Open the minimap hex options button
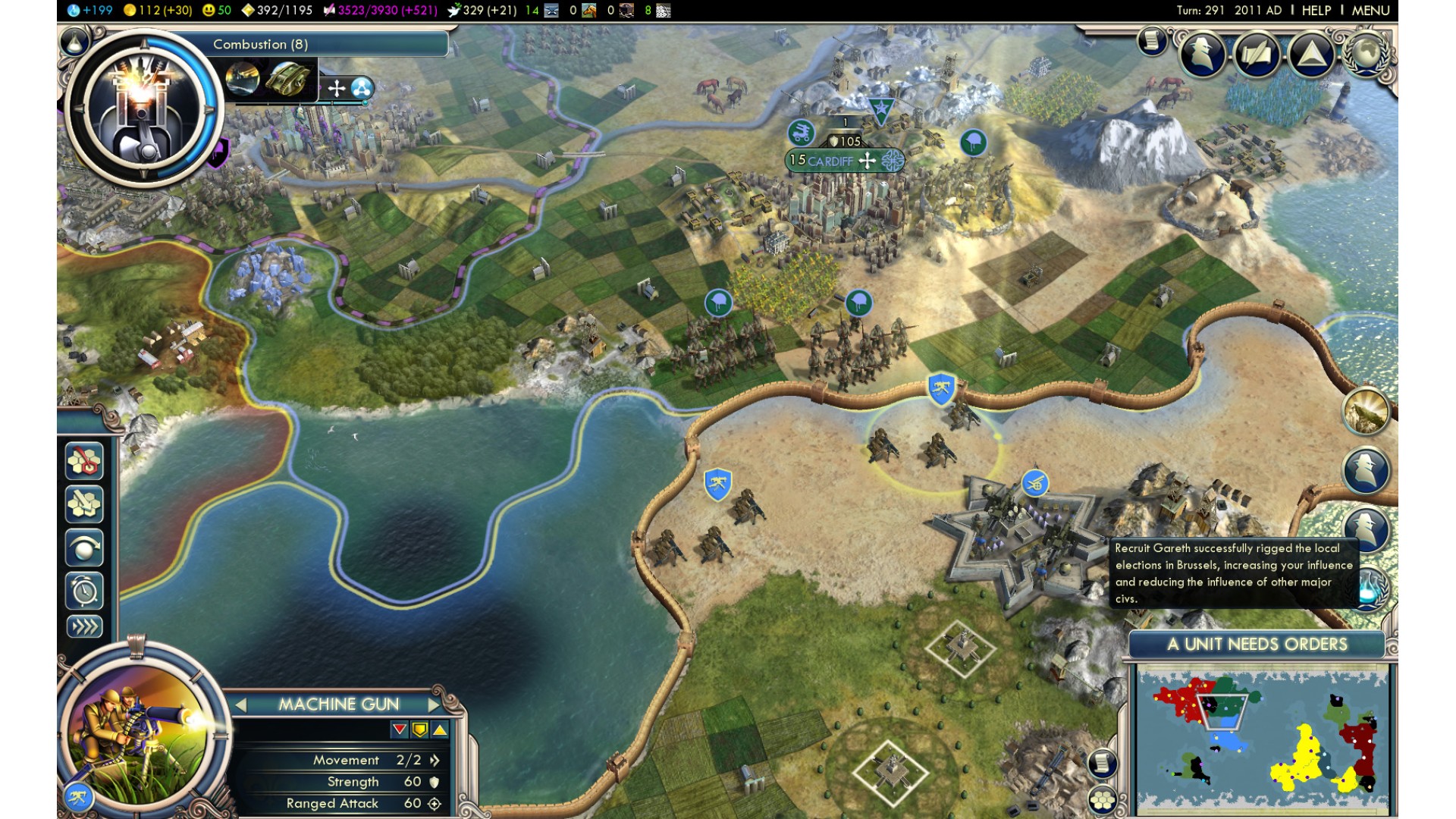 pyautogui.click(x=1102, y=799)
